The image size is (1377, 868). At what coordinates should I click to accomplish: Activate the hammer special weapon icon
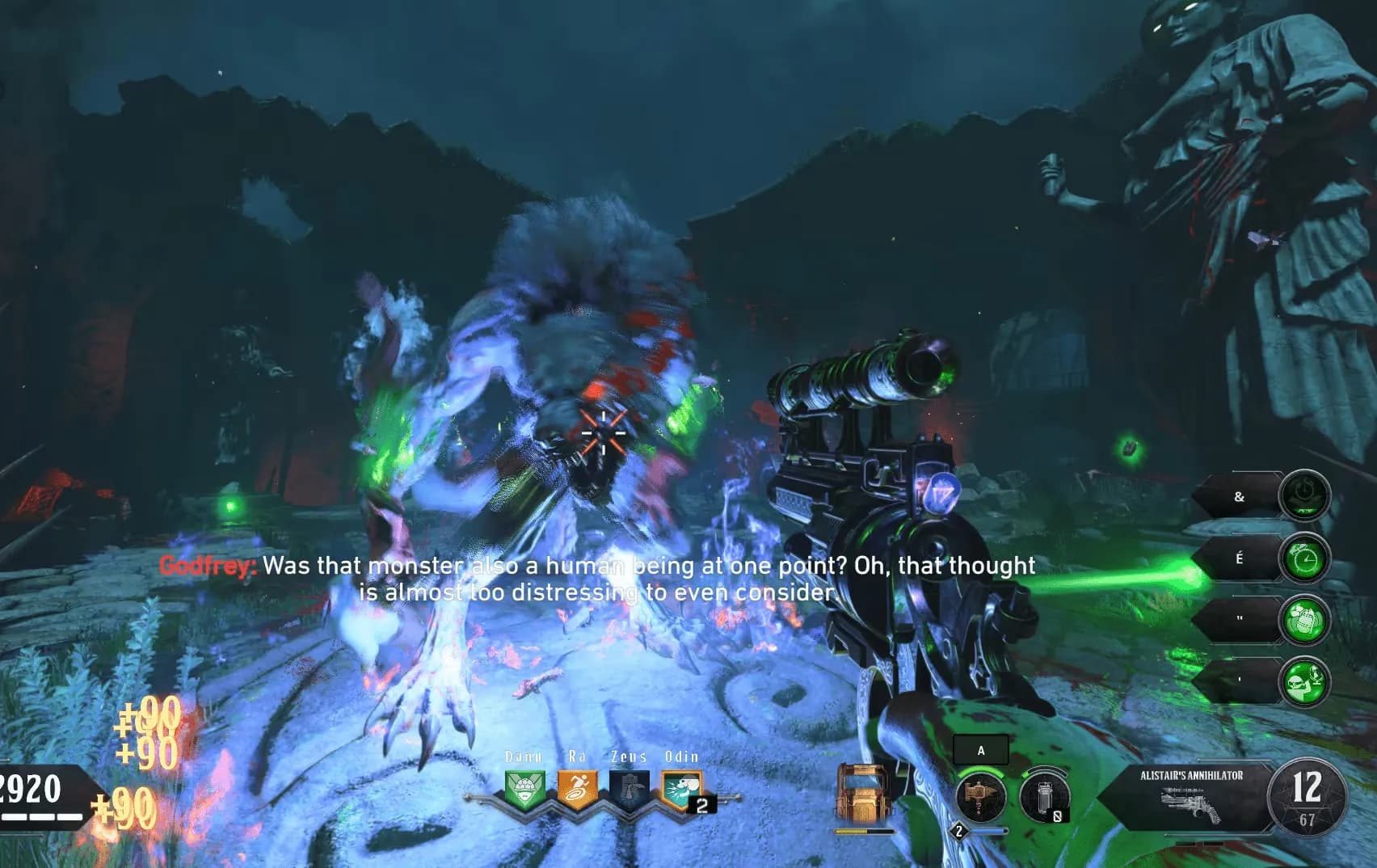(x=981, y=796)
